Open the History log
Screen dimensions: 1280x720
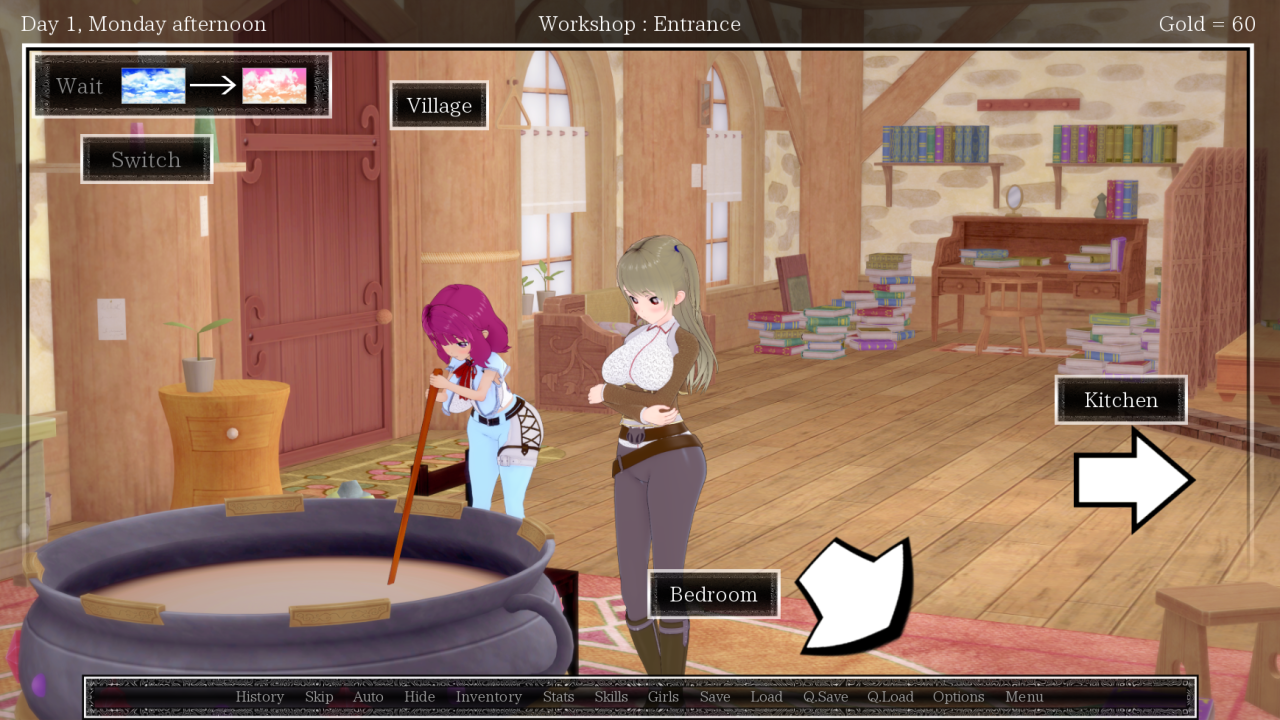(260, 697)
